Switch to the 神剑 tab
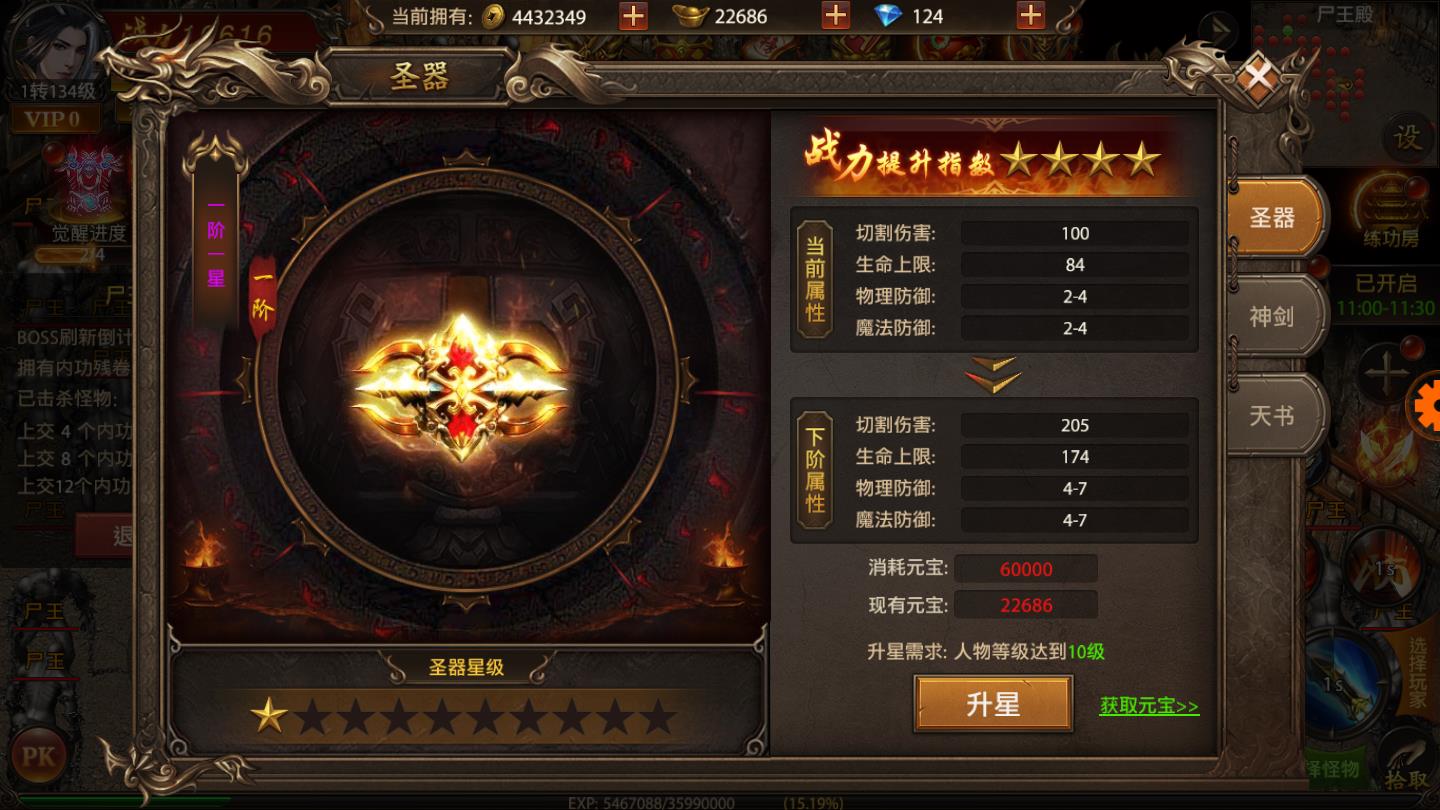This screenshot has width=1440, height=810. (1274, 315)
